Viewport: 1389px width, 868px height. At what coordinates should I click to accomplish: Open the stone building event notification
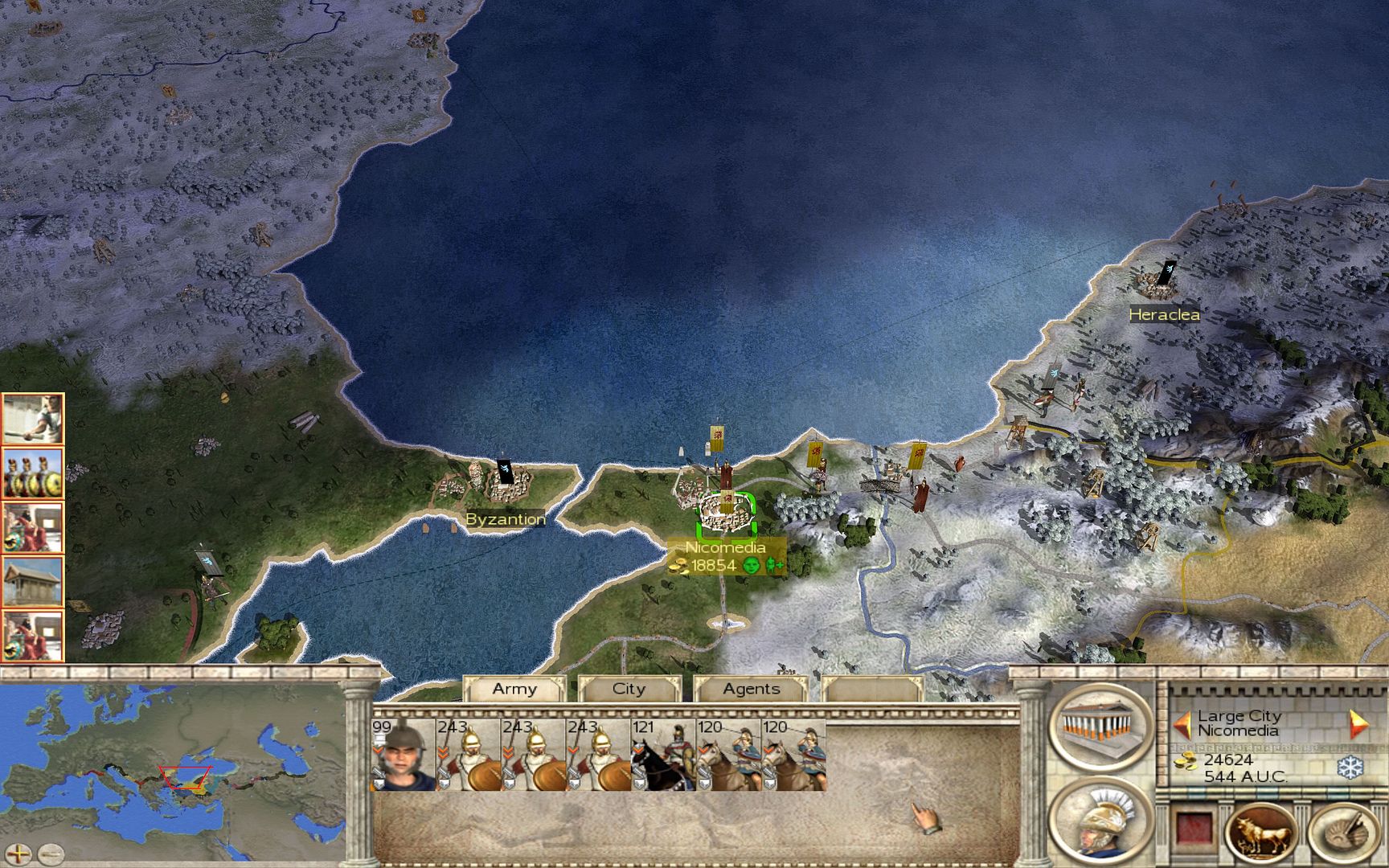point(32,581)
